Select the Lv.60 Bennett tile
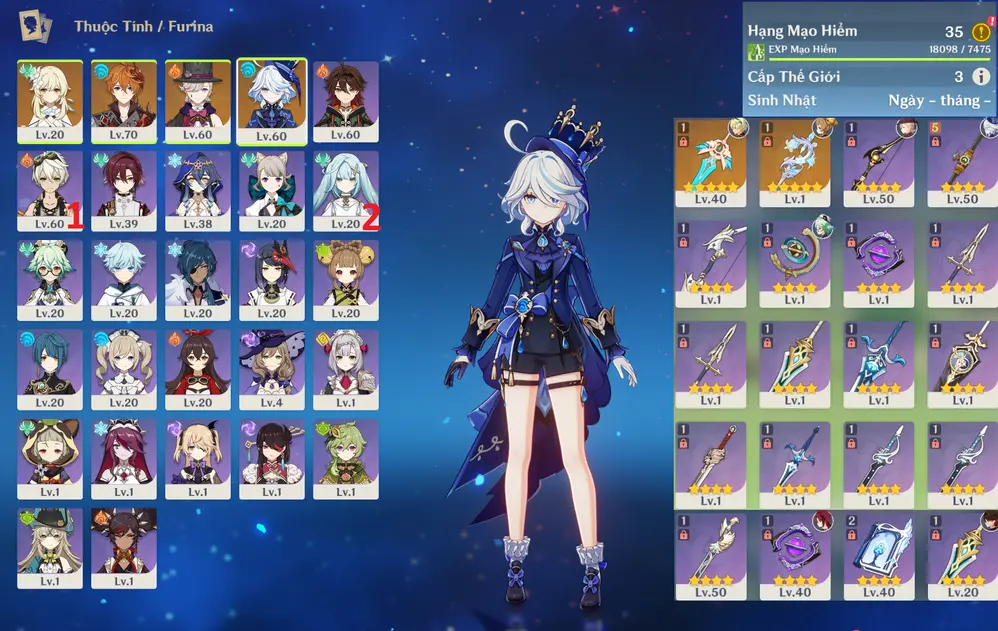 pyautogui.click(x=346, y=102)
